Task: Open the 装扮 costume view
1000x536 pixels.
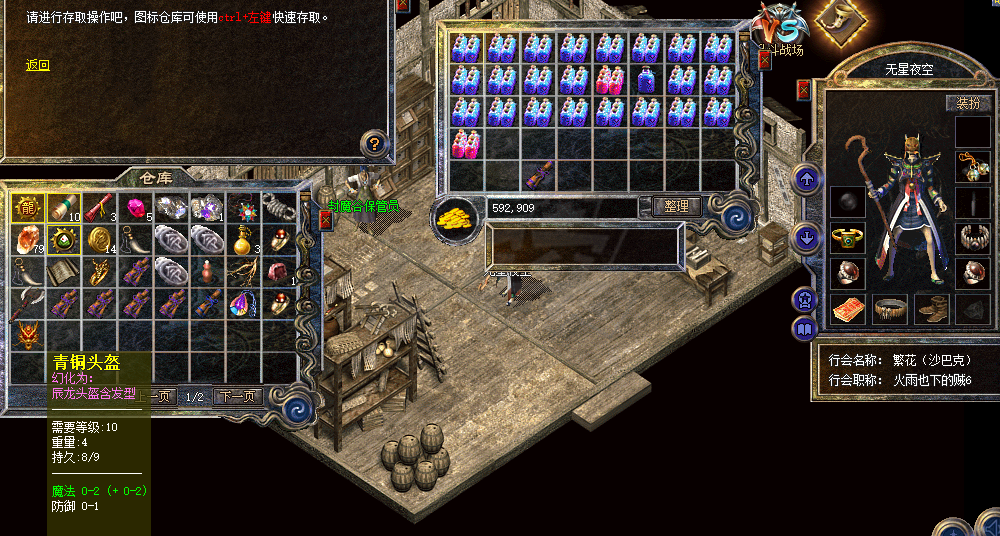Action: (x=968, y=103)
